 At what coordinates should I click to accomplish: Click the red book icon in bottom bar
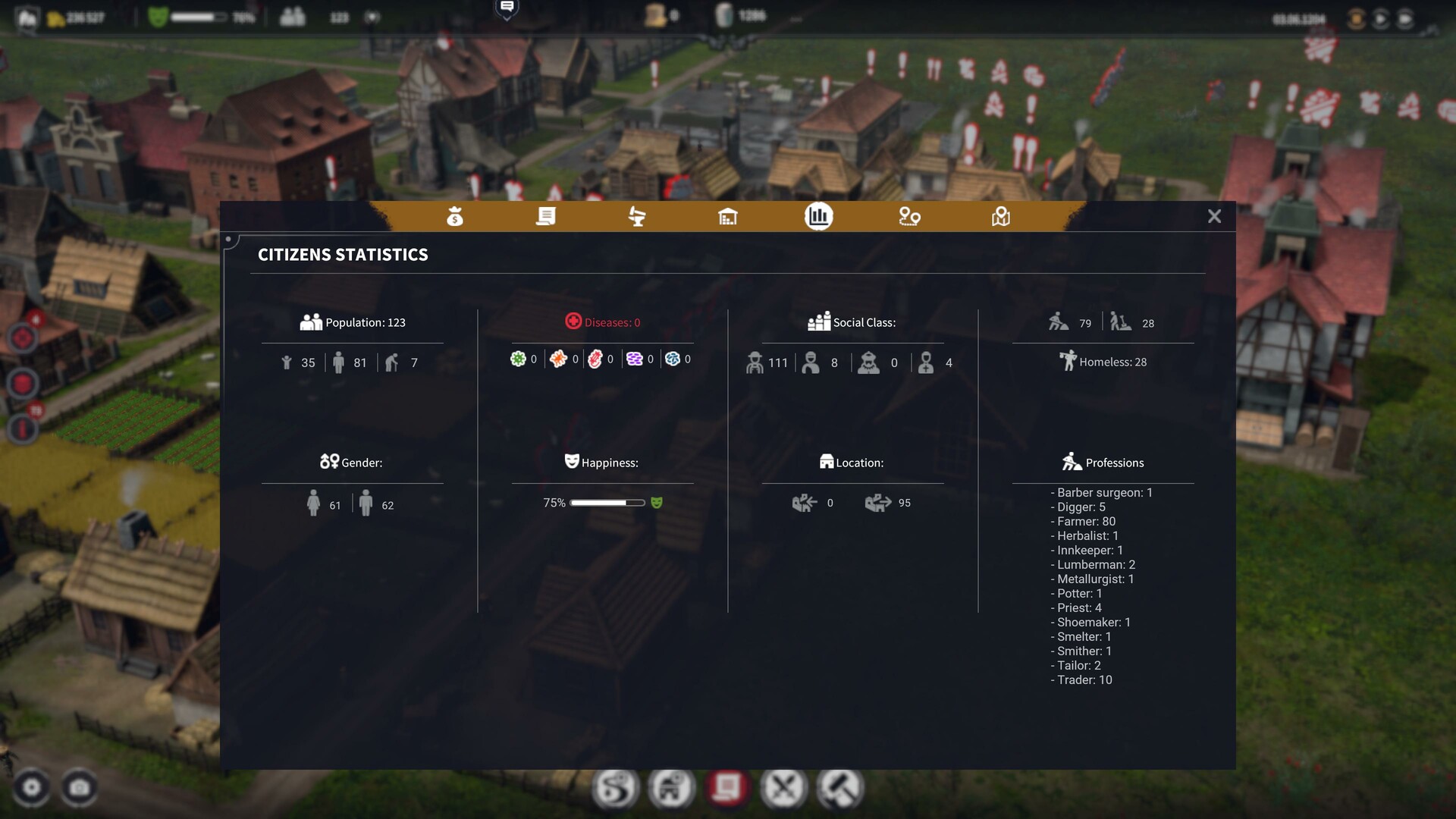pos(729,788)
